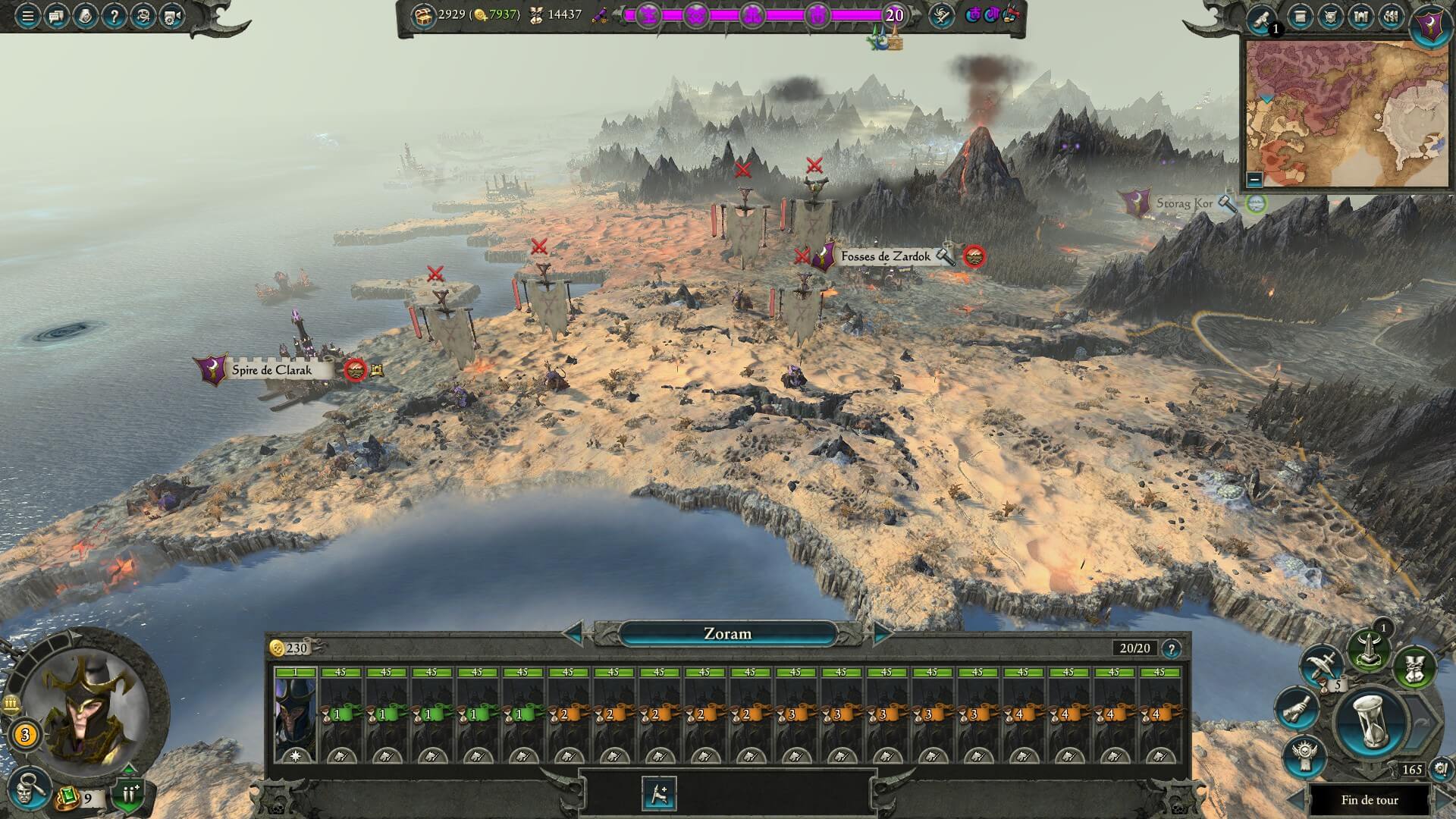This screenshot has width=1456, height=819.
Task: Open the camera settings icon
Action: pyautogui.click(x=172, y=16)
